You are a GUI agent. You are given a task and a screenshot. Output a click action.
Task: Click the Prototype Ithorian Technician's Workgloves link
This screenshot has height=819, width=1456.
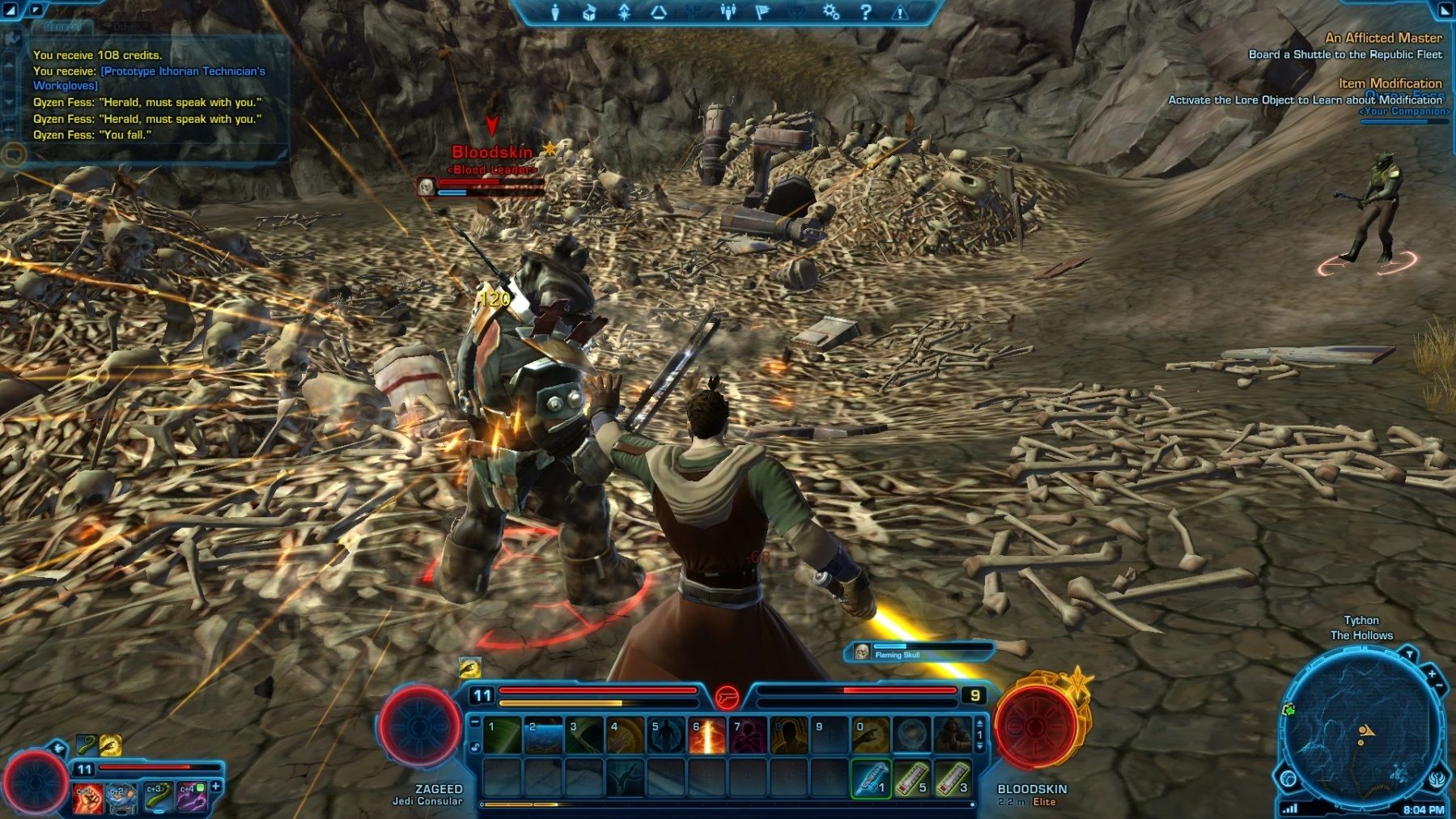point(149,78)
